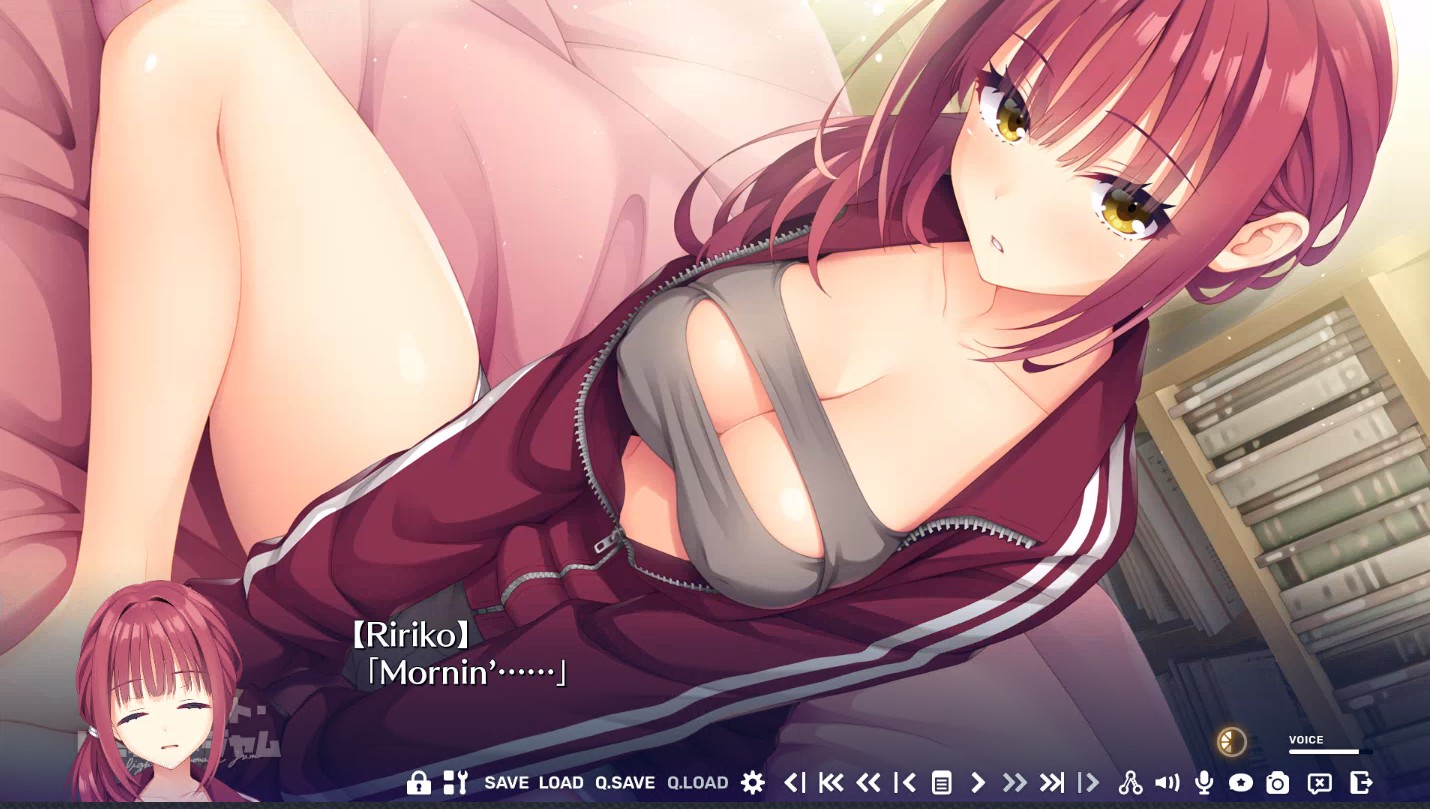Click SAVE to save the game
Viewport: 1430px width, 809px height.
click(507, 783)
